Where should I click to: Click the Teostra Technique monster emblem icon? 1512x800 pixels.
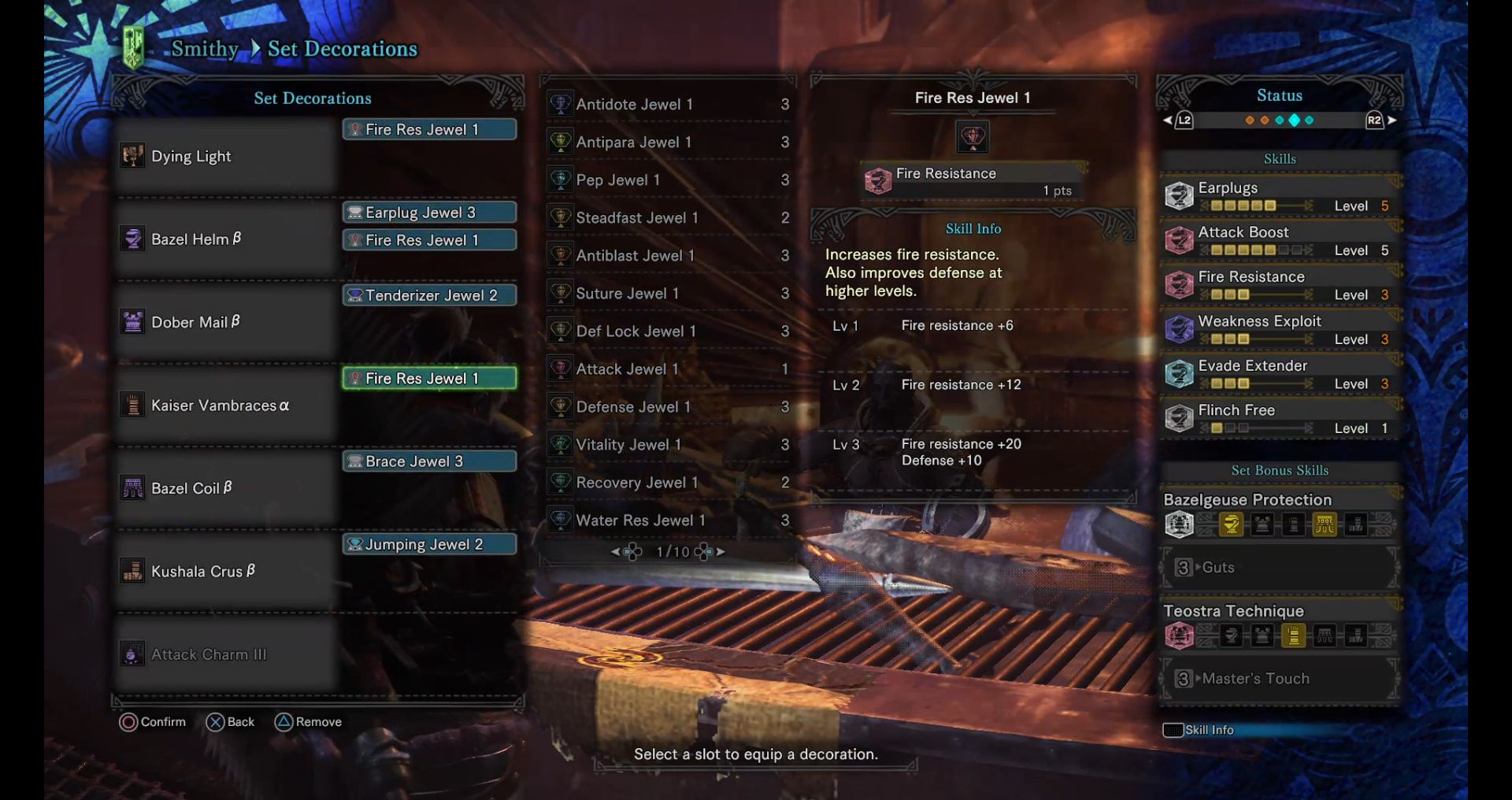point(1179,635)
